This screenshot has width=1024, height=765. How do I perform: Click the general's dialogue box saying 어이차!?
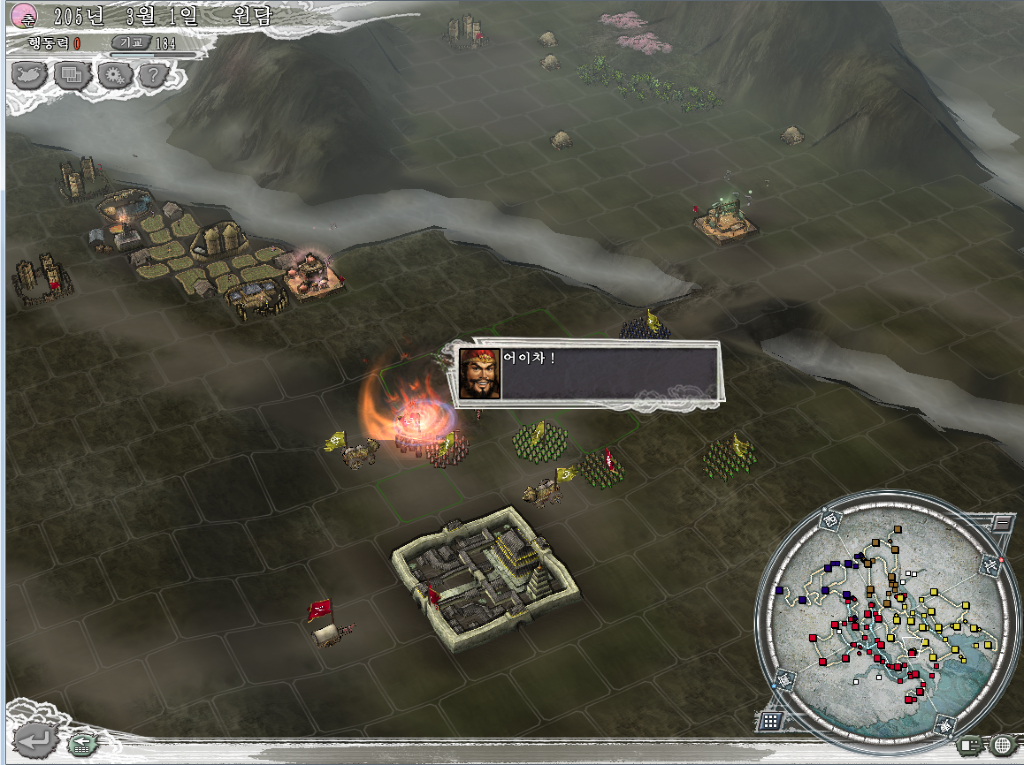click(x=587, y=373)
